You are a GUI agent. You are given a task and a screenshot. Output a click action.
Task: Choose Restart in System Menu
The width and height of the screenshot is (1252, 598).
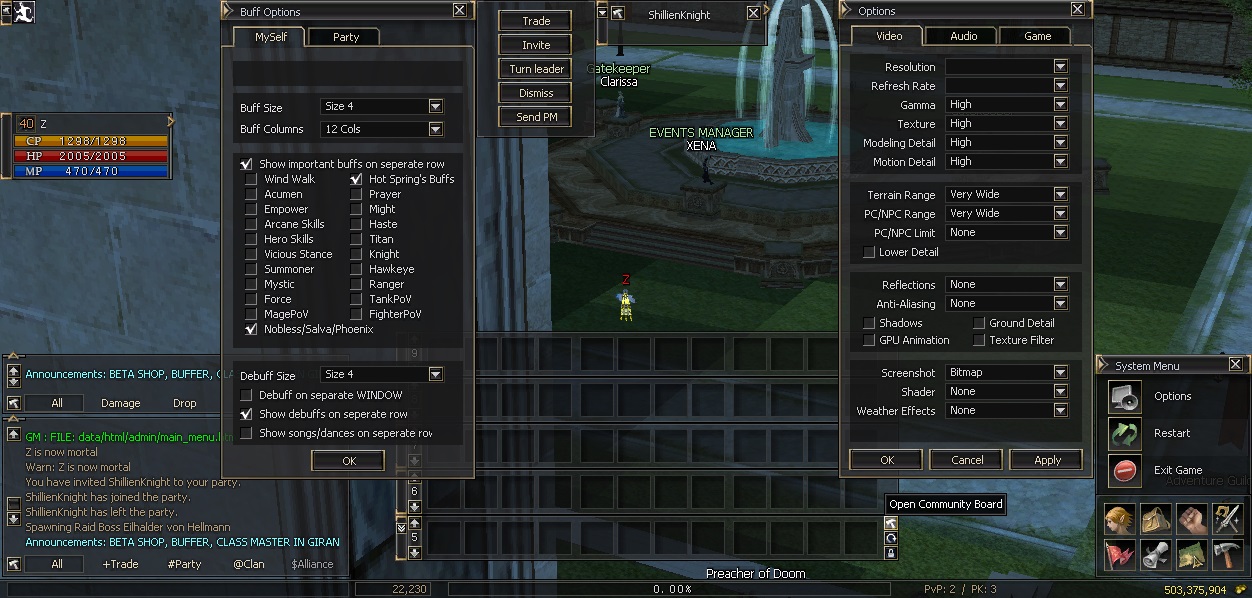tap(1172, 433)
